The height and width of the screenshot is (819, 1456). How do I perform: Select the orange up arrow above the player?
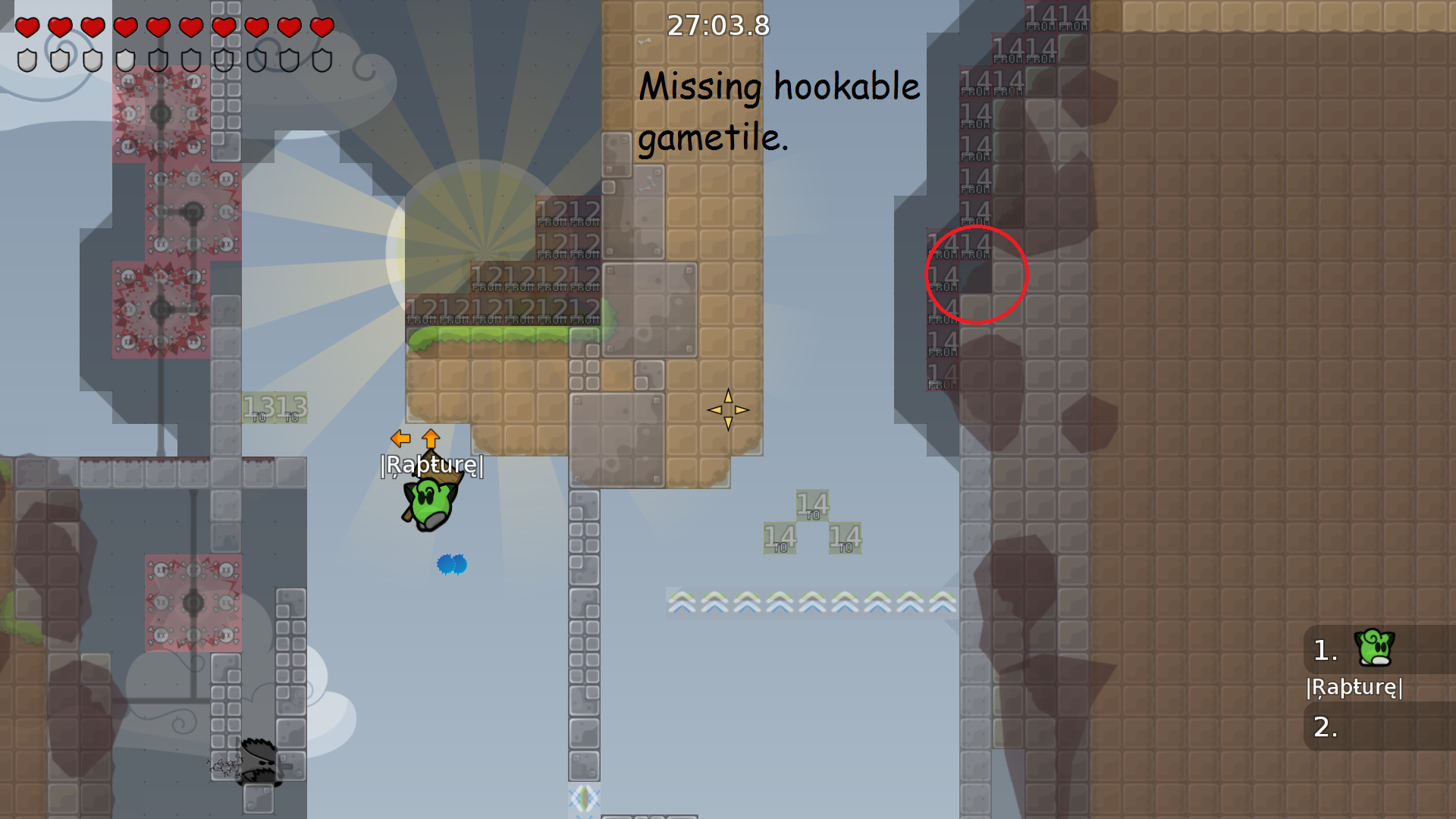pos(429,438)
